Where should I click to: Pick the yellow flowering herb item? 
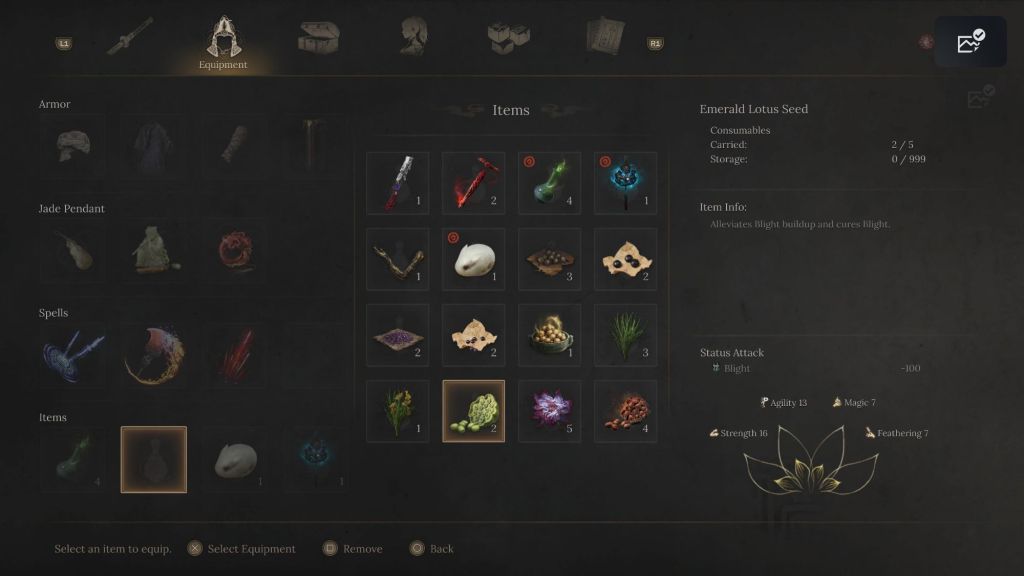coord(398,411)
